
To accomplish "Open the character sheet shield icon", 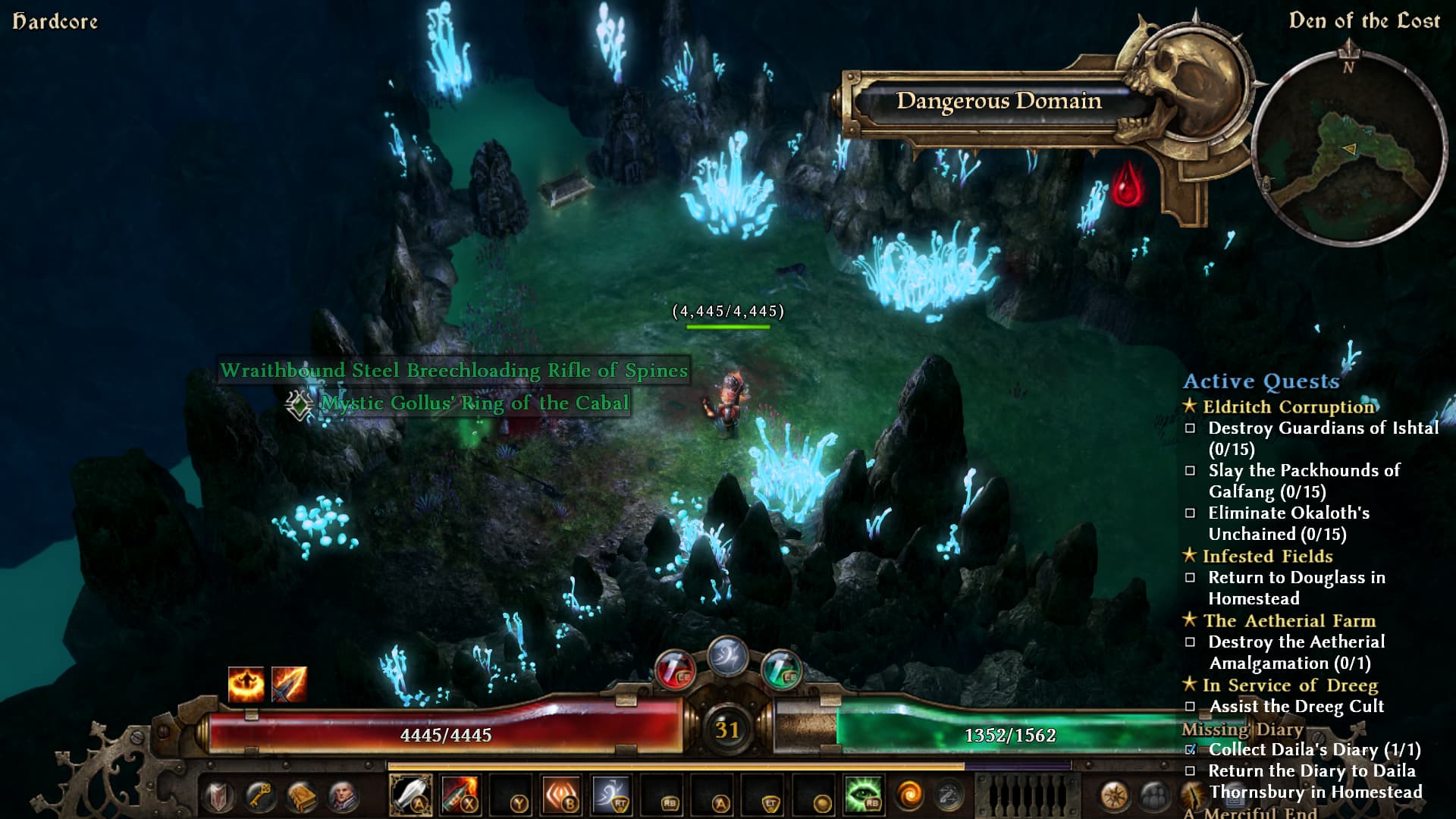I will 218,797.
